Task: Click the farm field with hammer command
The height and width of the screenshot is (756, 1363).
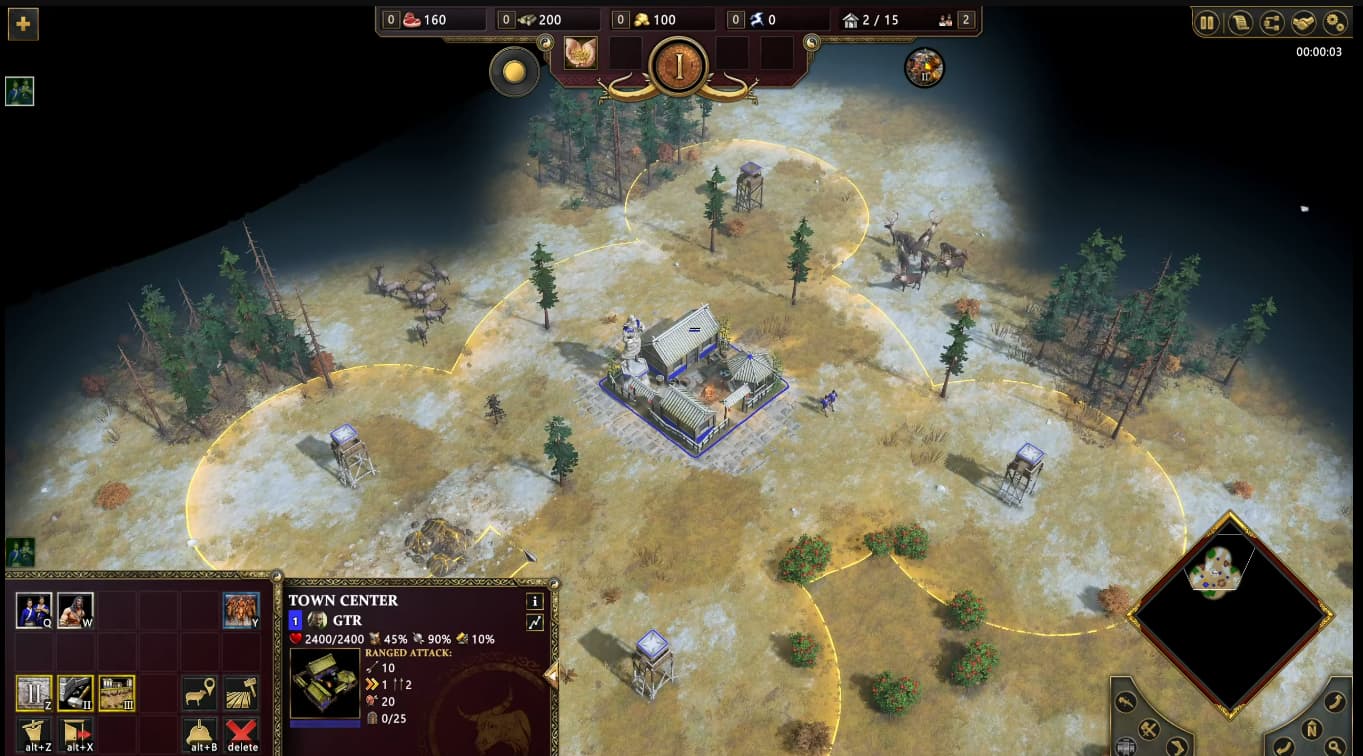Action: pos(241,693)
